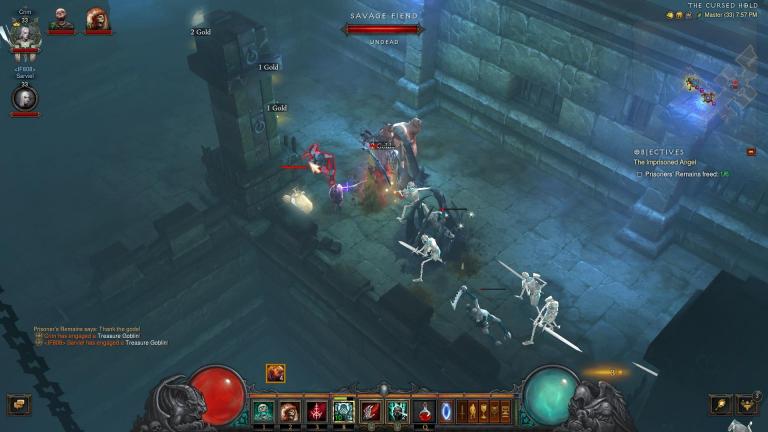Trigger the red rune symbol skill

click(x=317, y=410)
